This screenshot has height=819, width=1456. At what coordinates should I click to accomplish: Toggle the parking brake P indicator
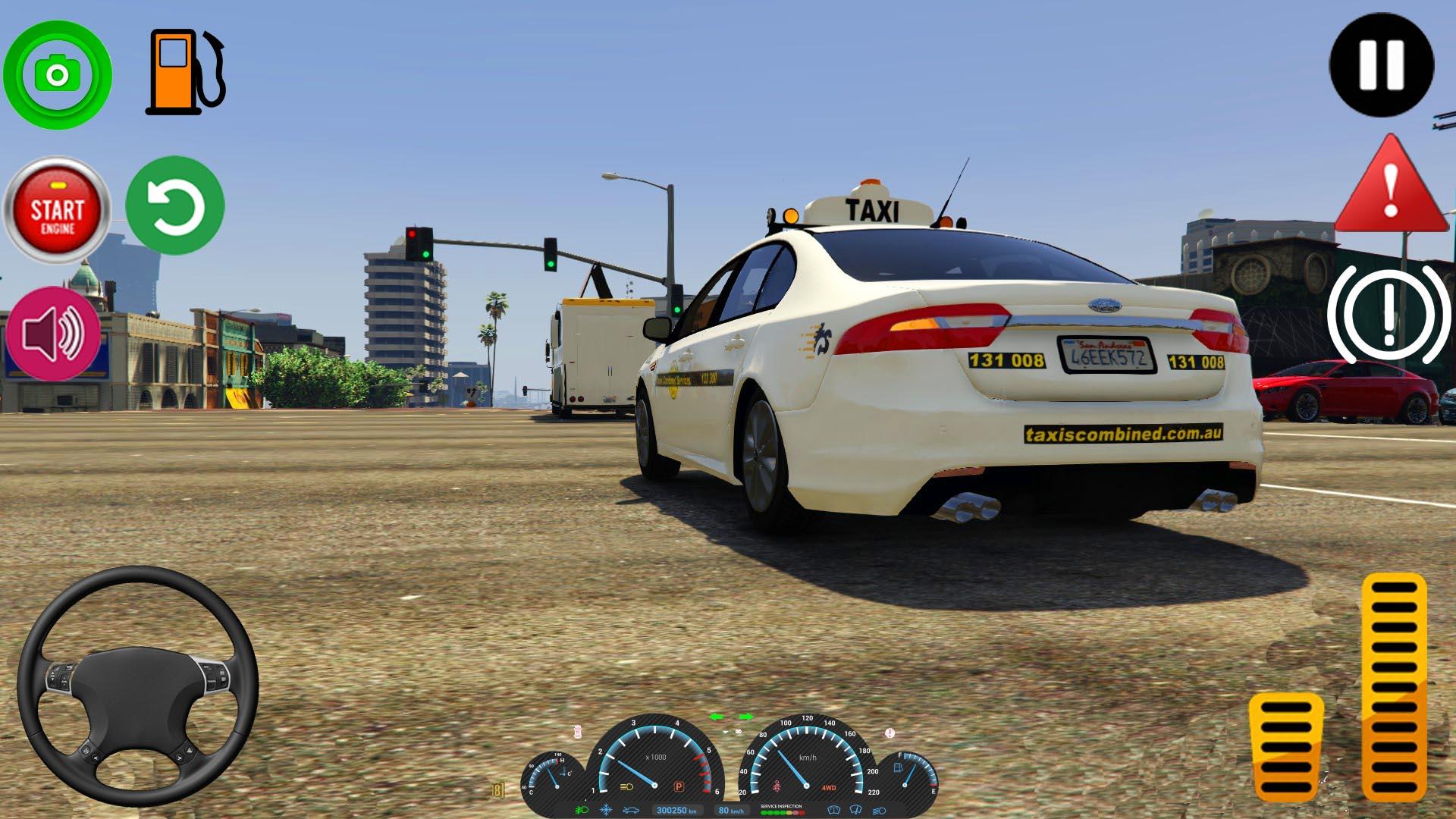(x=679, y=786)
